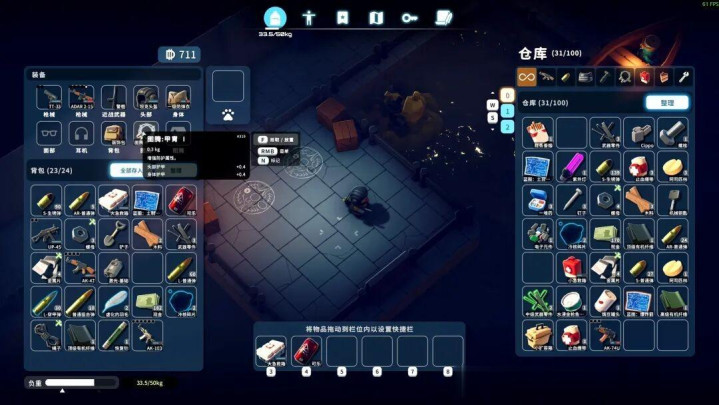Select the red soda can in backpack
Screen dimensions: 719x405
[180, 199]
